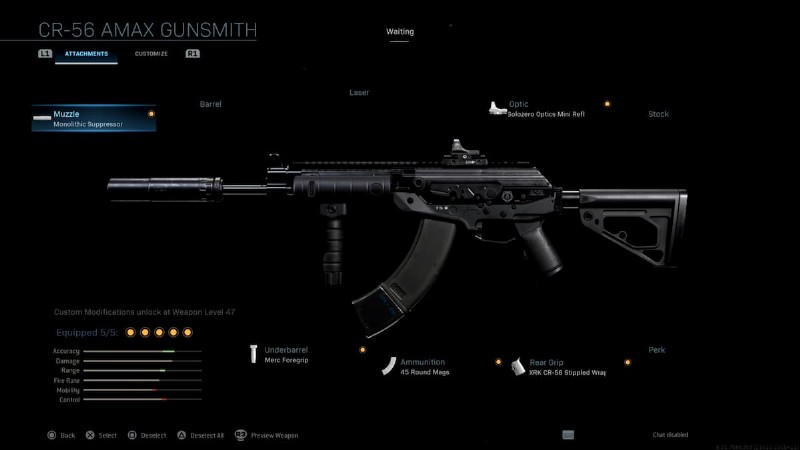
Task: Click the Back option
Action: tap(60, 435)
